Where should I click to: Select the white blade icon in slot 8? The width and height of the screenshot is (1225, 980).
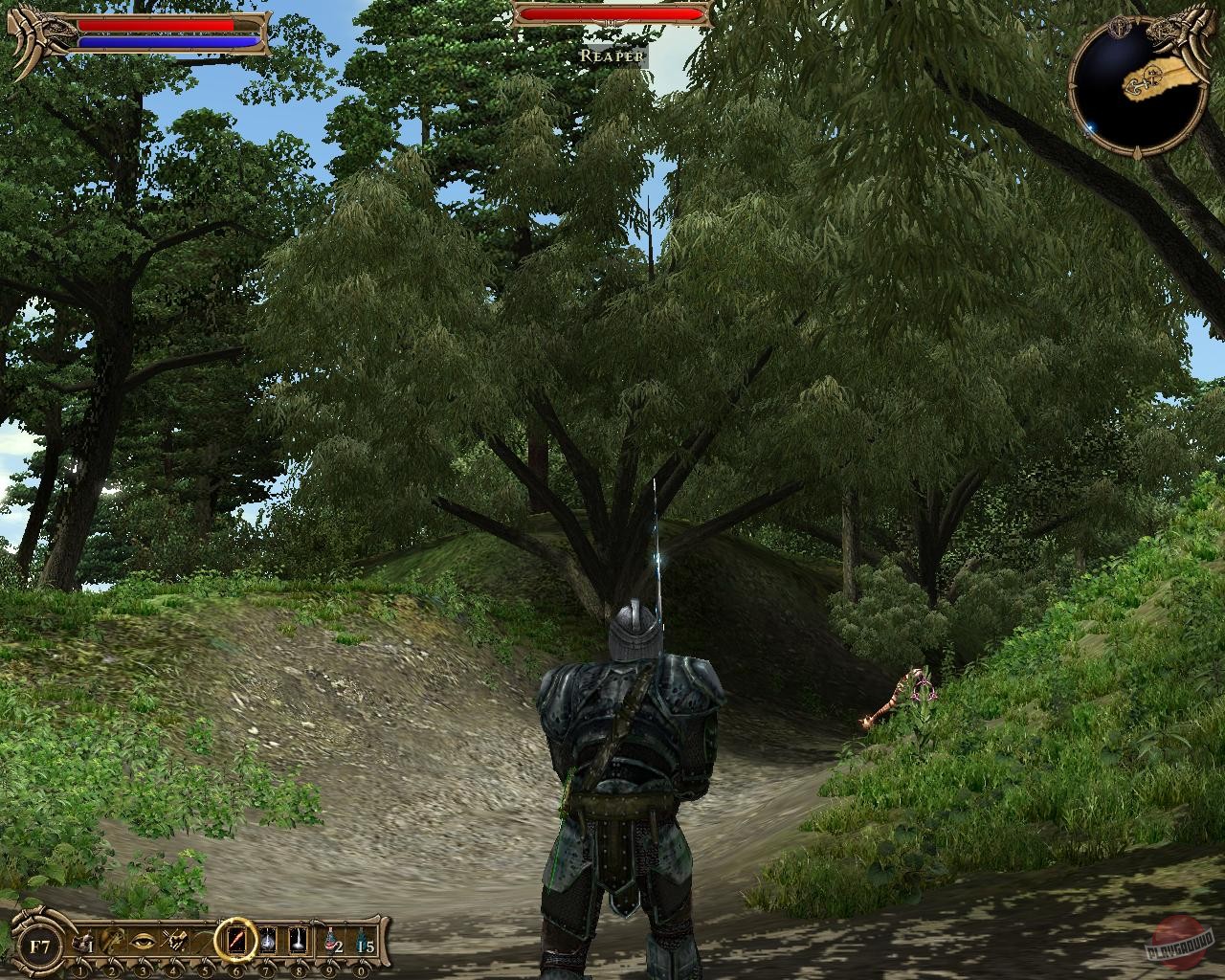click(297, 940)
